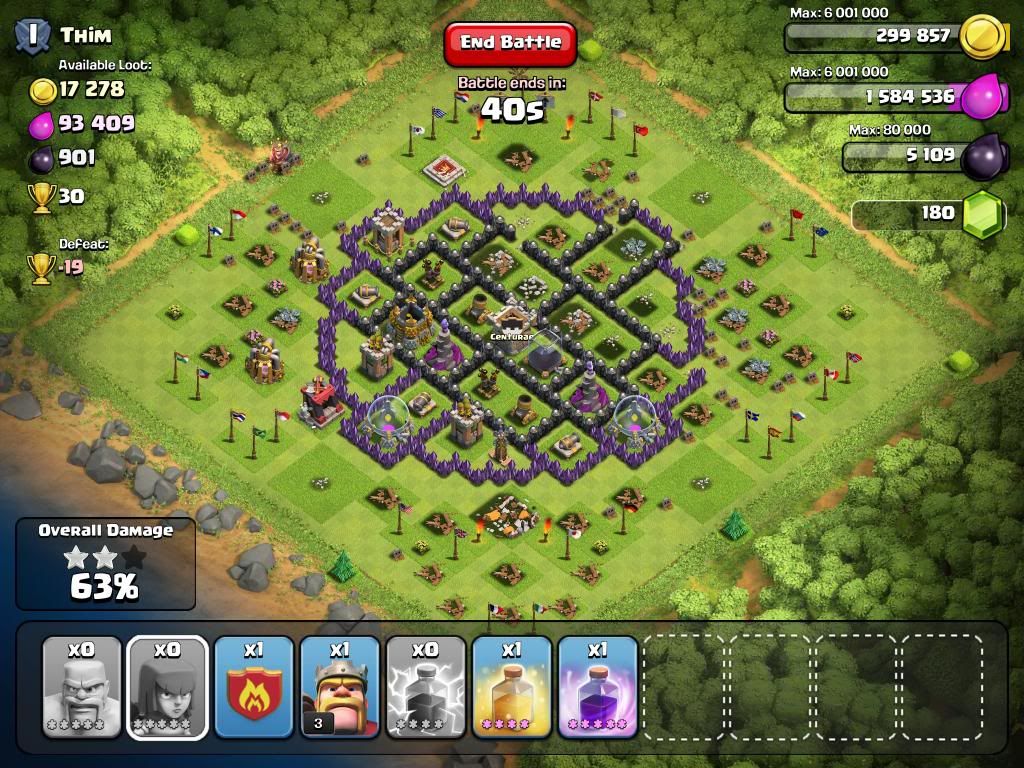Screen dimensions: 1024x768
Task: Select the Barbarian troop slot
Action: [82, 687]
